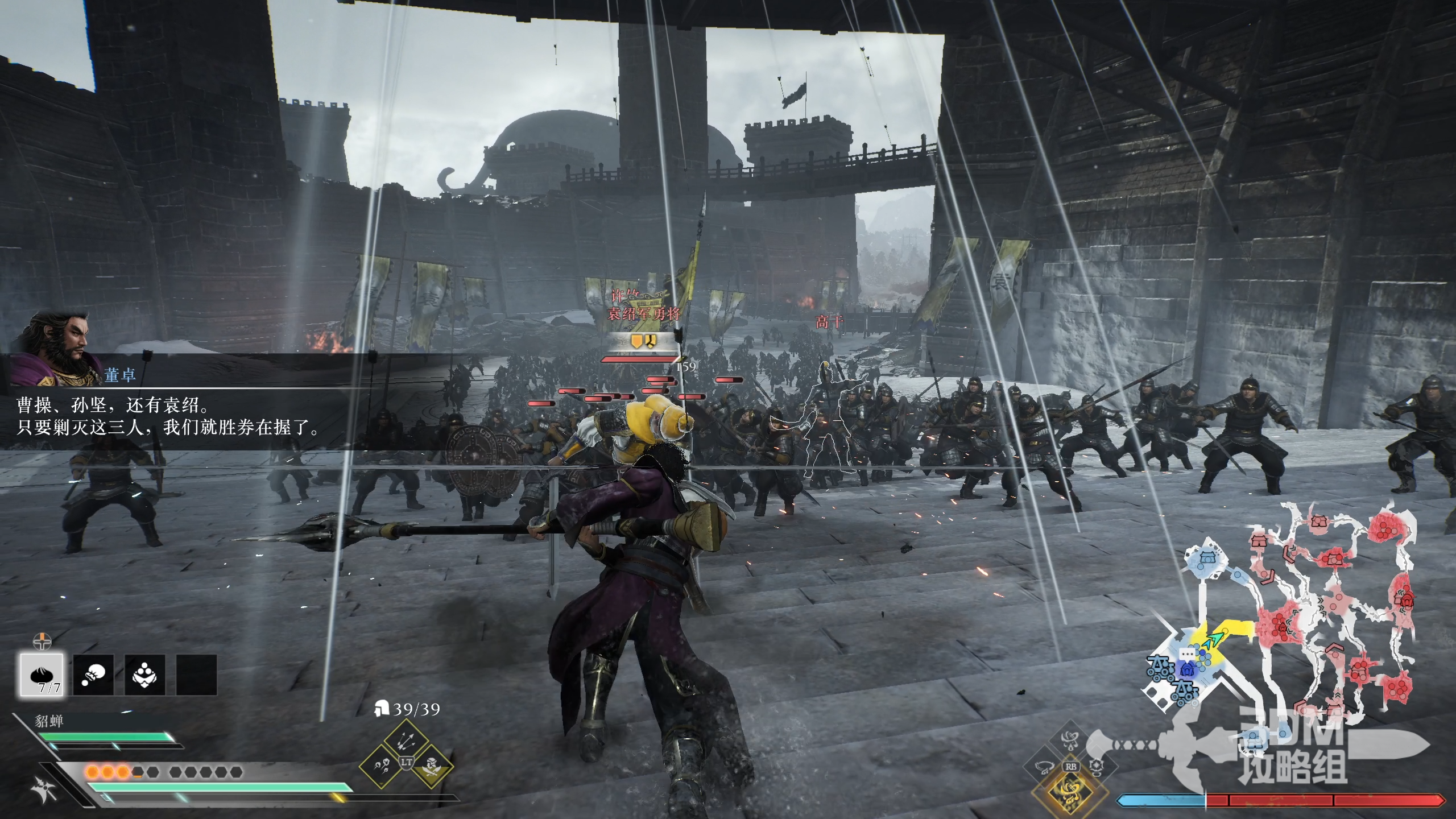Trigger the glowing golden battle art
1456x819 pixels.
pyautogui.click(x=1071, y=792)
